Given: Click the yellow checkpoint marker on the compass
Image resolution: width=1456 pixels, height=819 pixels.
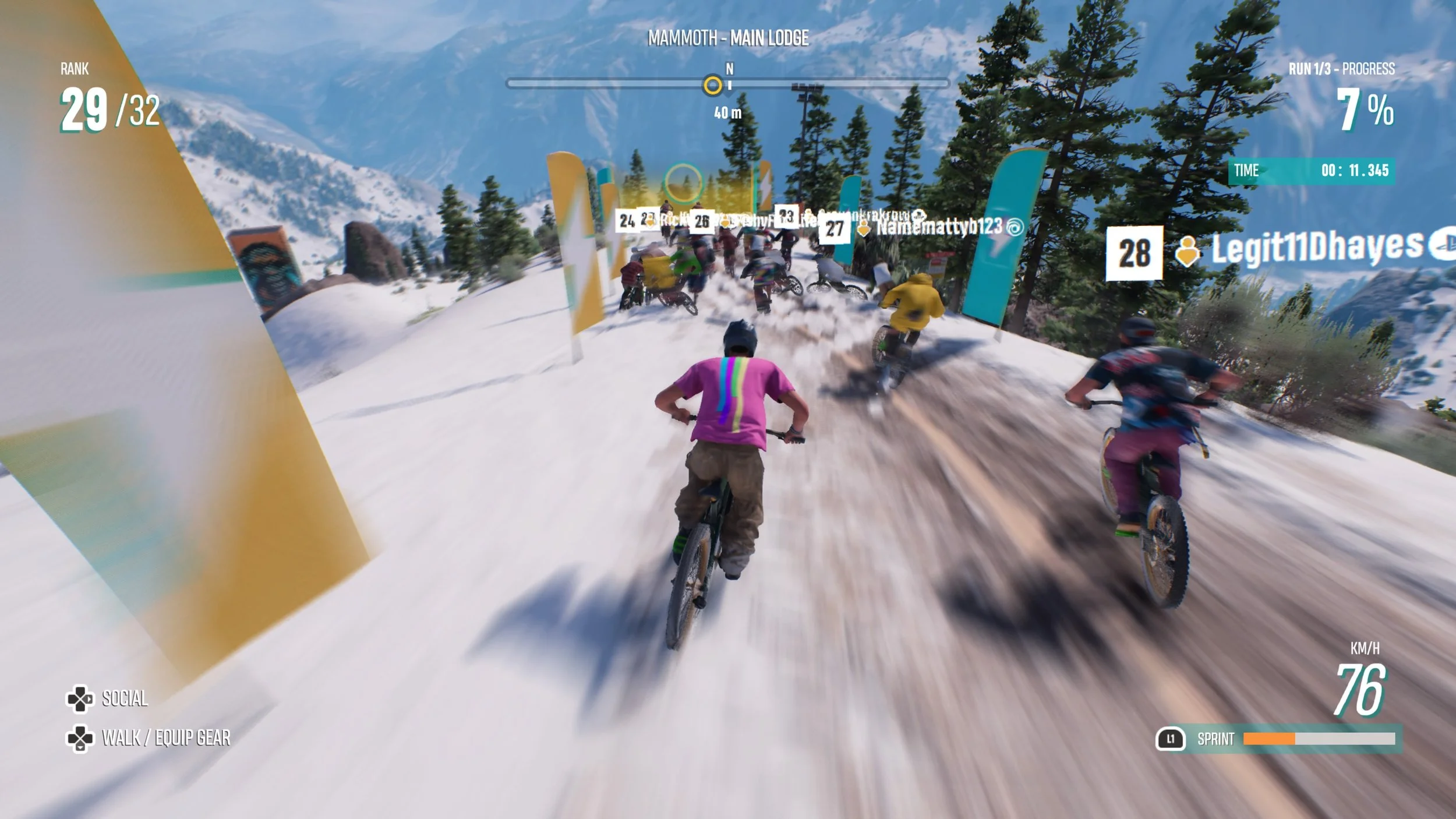Looking at the screenshot, I should click(x=712, y=86).
